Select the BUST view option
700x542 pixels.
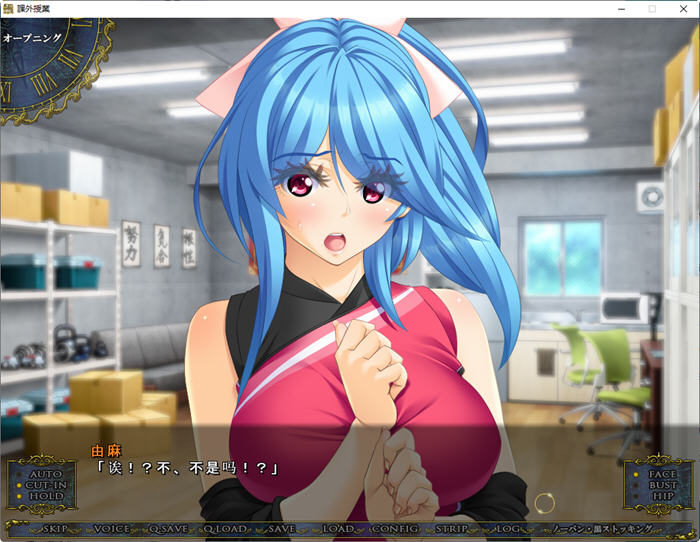(662, 485)
